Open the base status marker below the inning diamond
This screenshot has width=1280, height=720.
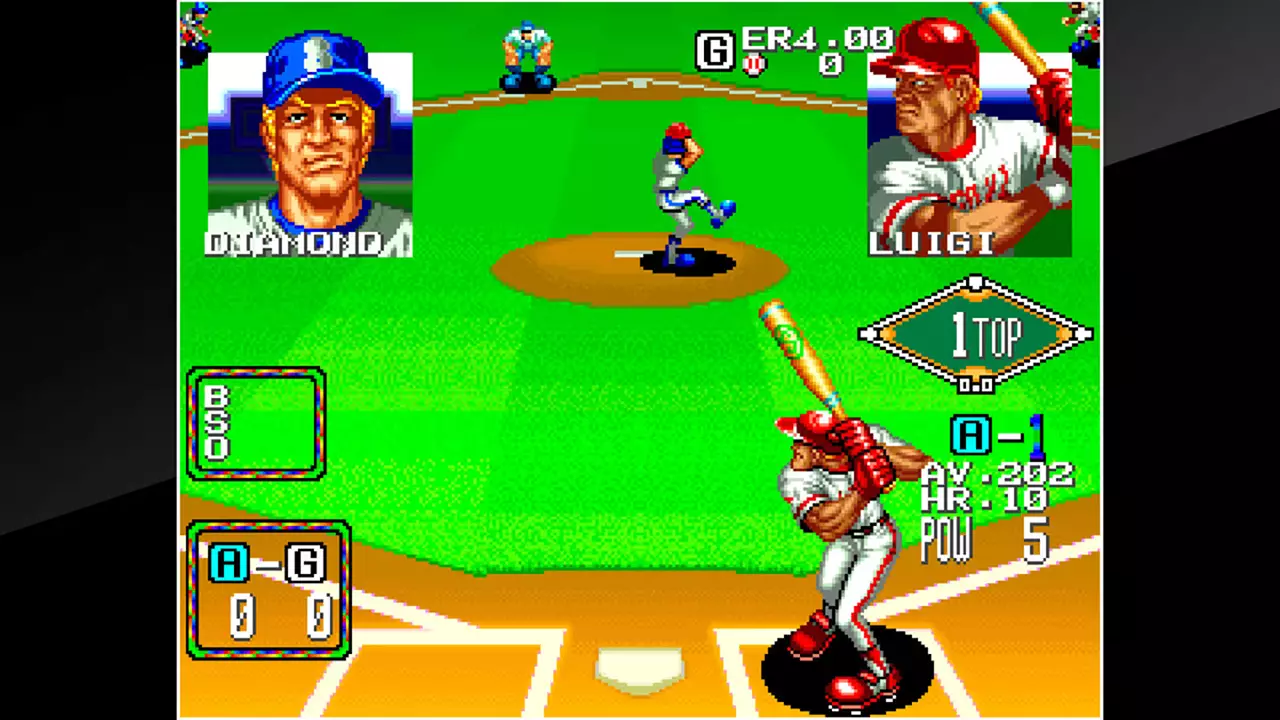click(x=975, y=385)
